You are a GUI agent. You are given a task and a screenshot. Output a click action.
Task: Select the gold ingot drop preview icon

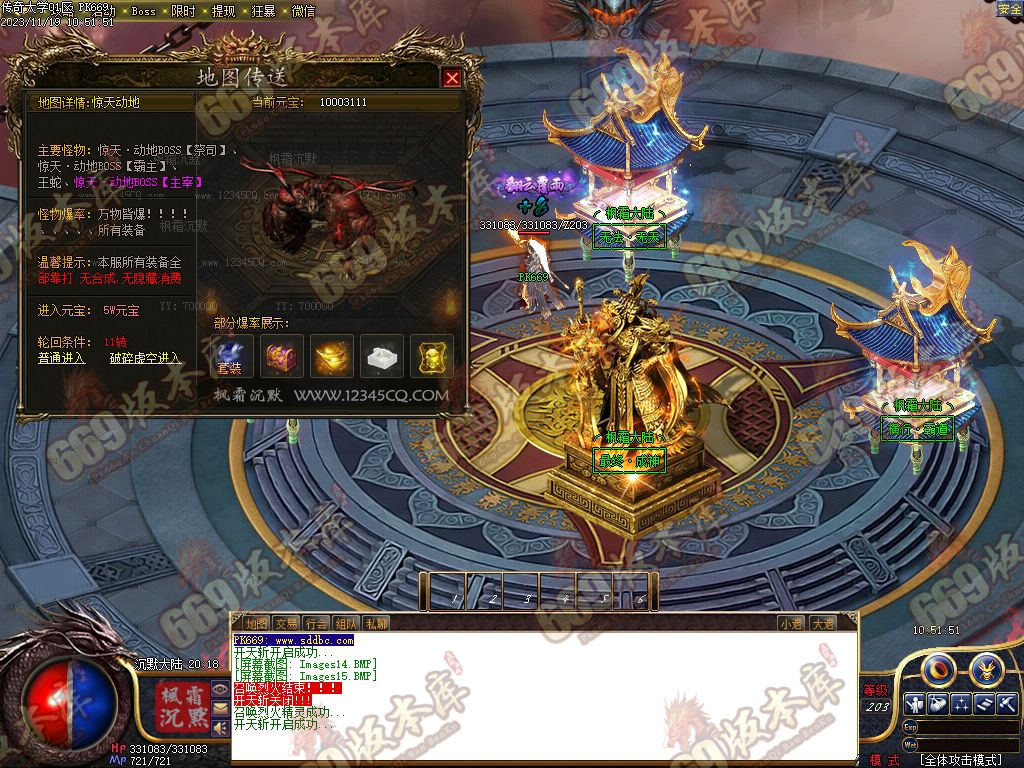[x=332, y=357]
